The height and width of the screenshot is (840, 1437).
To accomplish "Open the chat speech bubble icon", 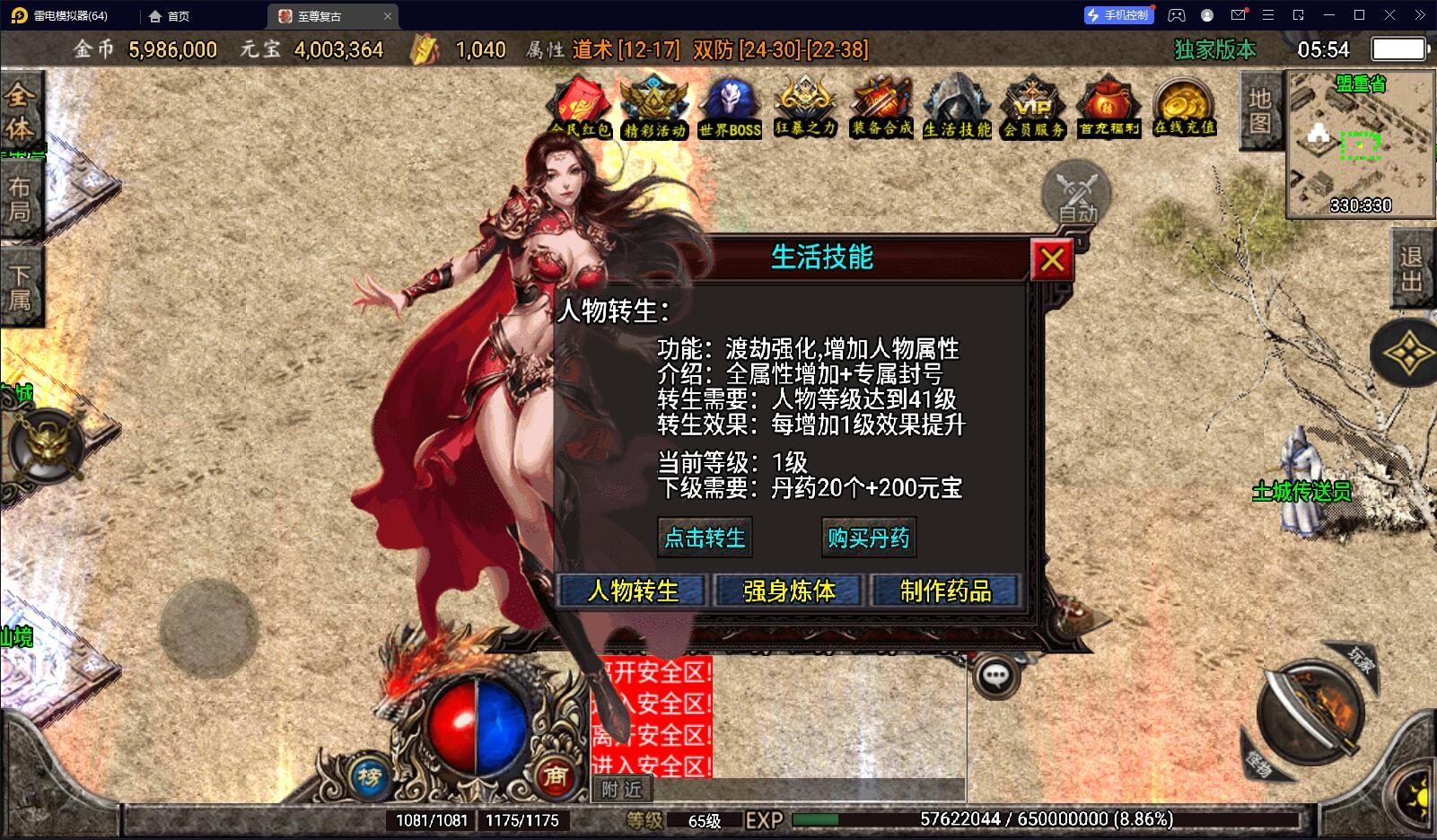I will 995,676.
